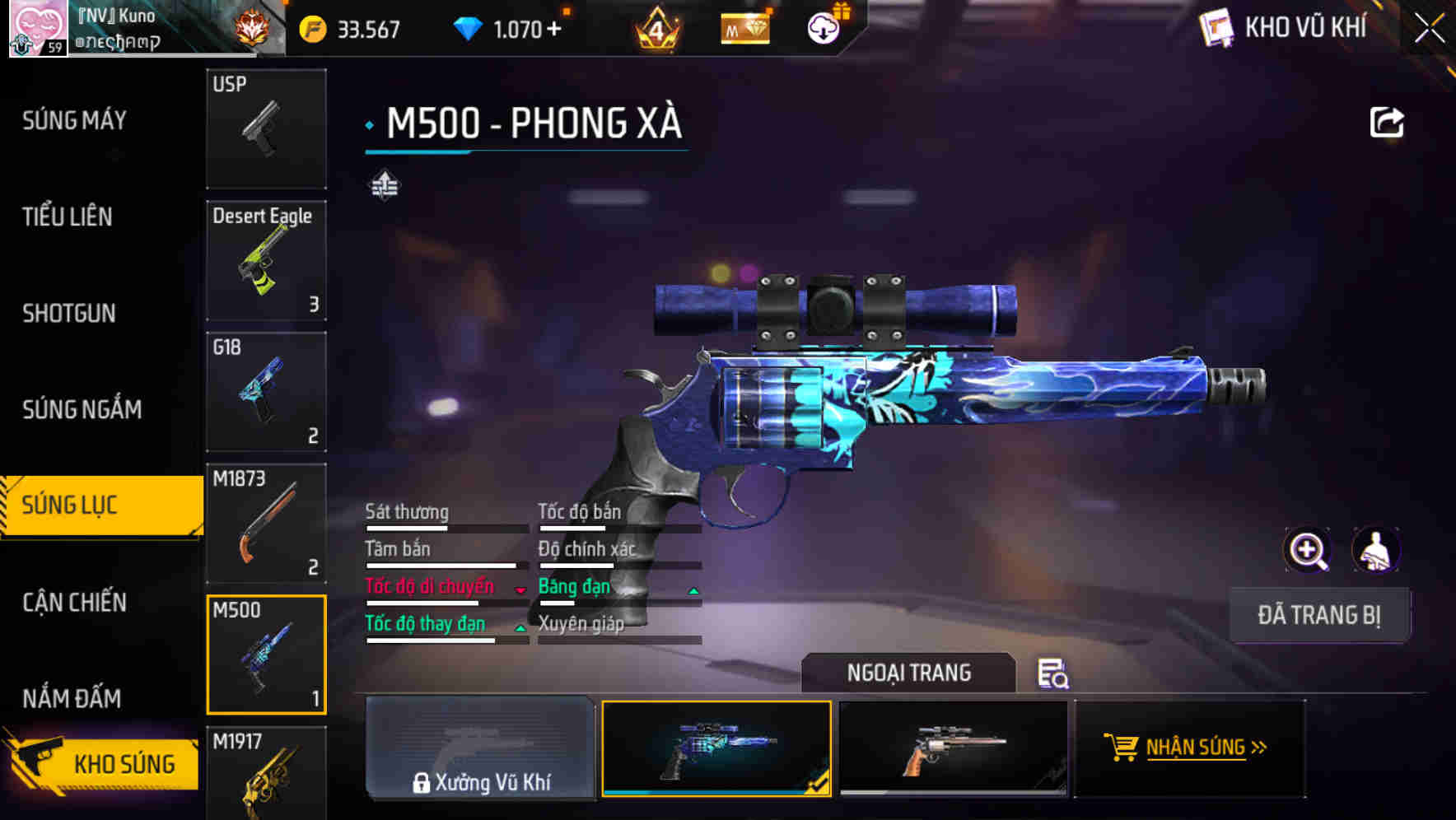Click the rank crown badge showing 4

[x=658, y=27]
